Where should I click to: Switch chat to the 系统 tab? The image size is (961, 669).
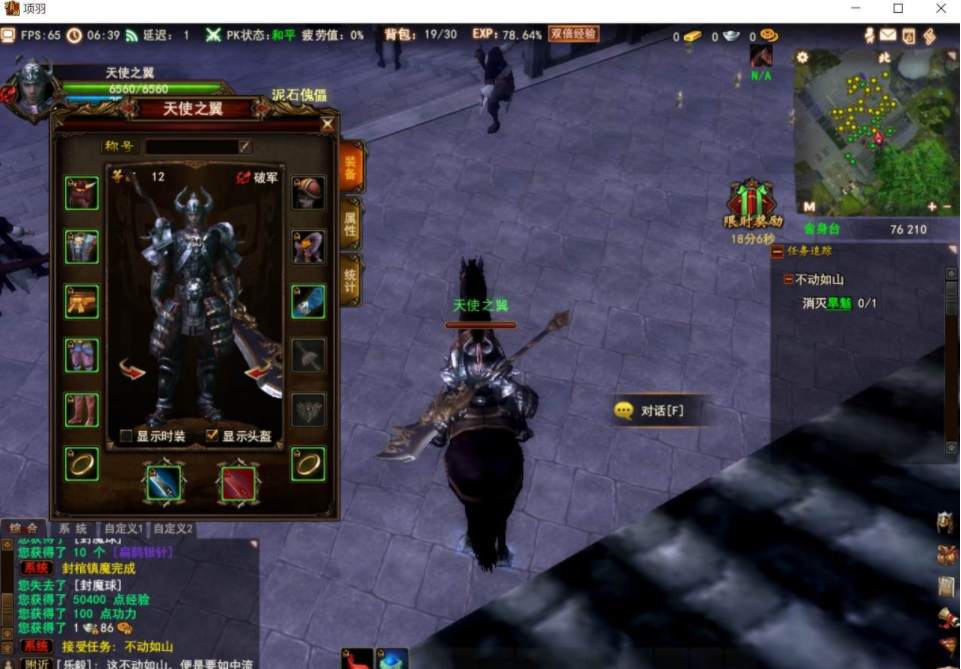72,528
